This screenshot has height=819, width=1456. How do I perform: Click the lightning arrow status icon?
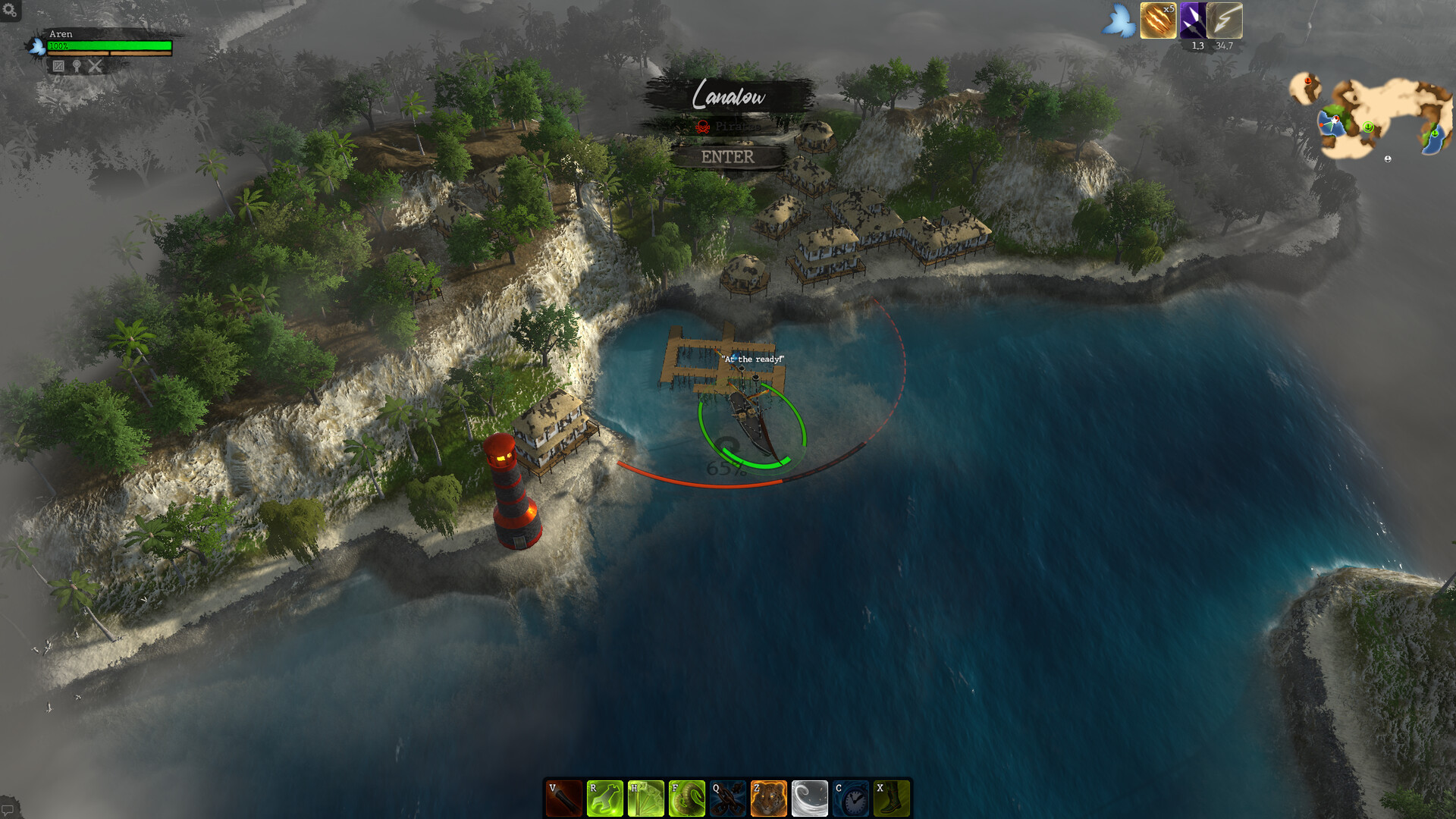[x=1225, y=20]
